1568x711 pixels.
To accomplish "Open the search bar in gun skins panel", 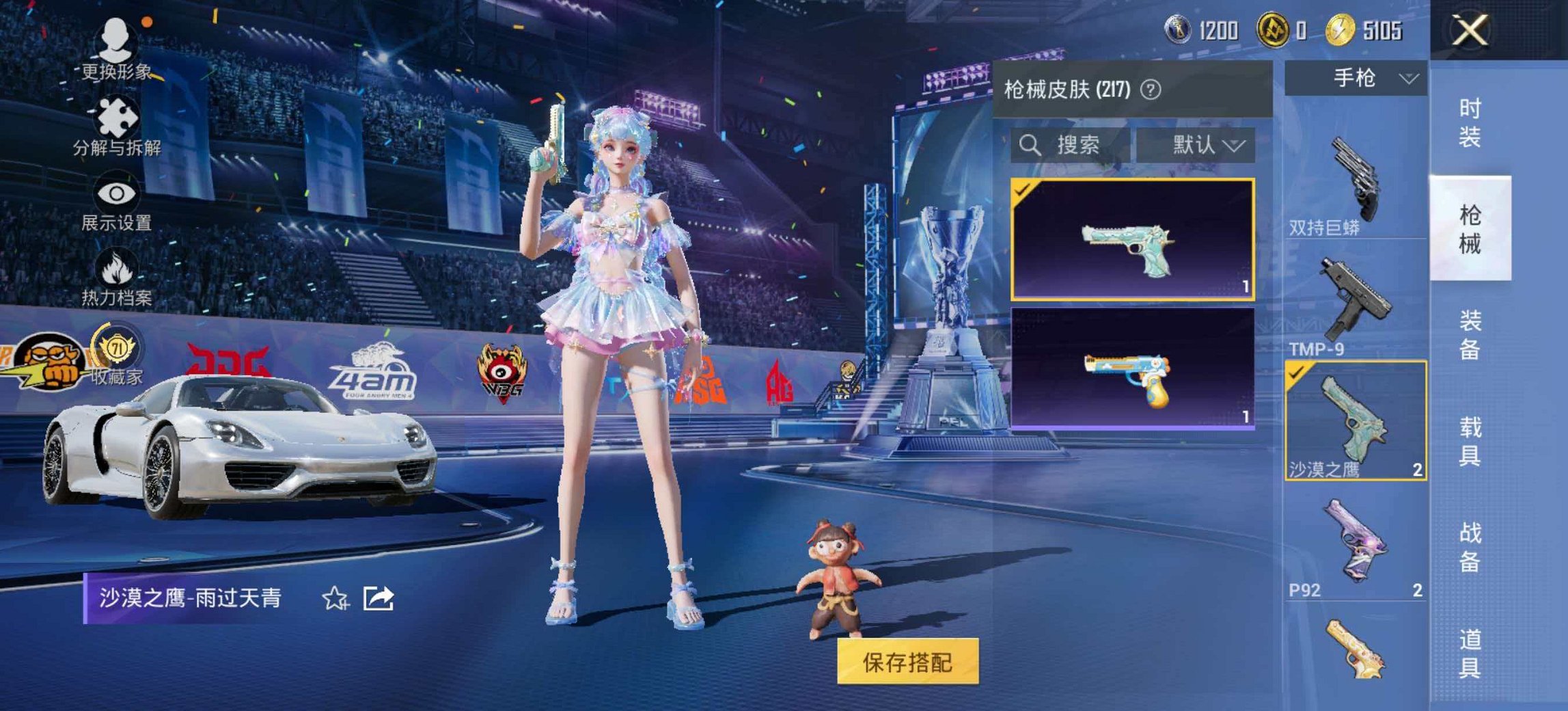I will point(1066,143).
